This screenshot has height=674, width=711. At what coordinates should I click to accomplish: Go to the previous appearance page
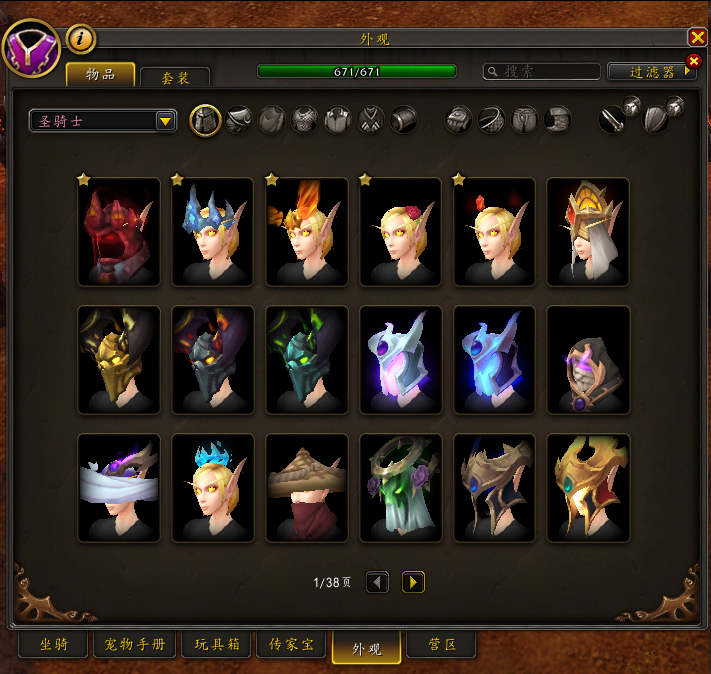point(377,582)
